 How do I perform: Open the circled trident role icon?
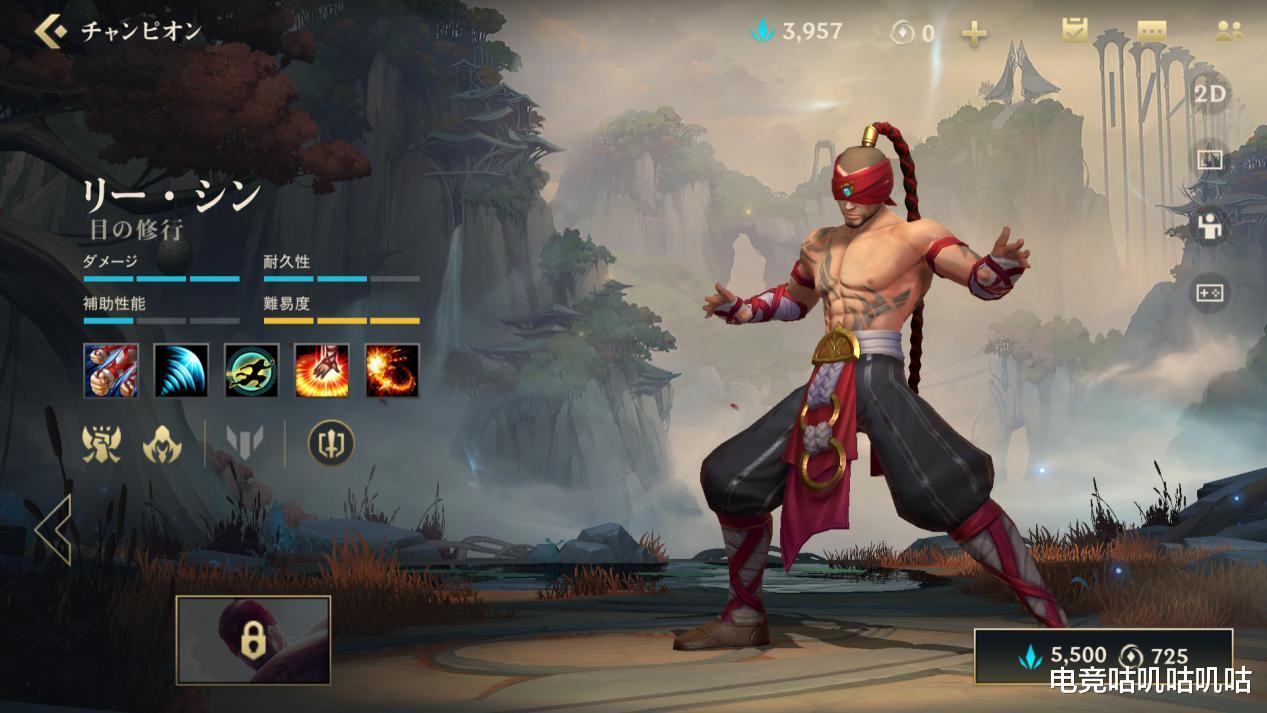(x=331, y=443)
